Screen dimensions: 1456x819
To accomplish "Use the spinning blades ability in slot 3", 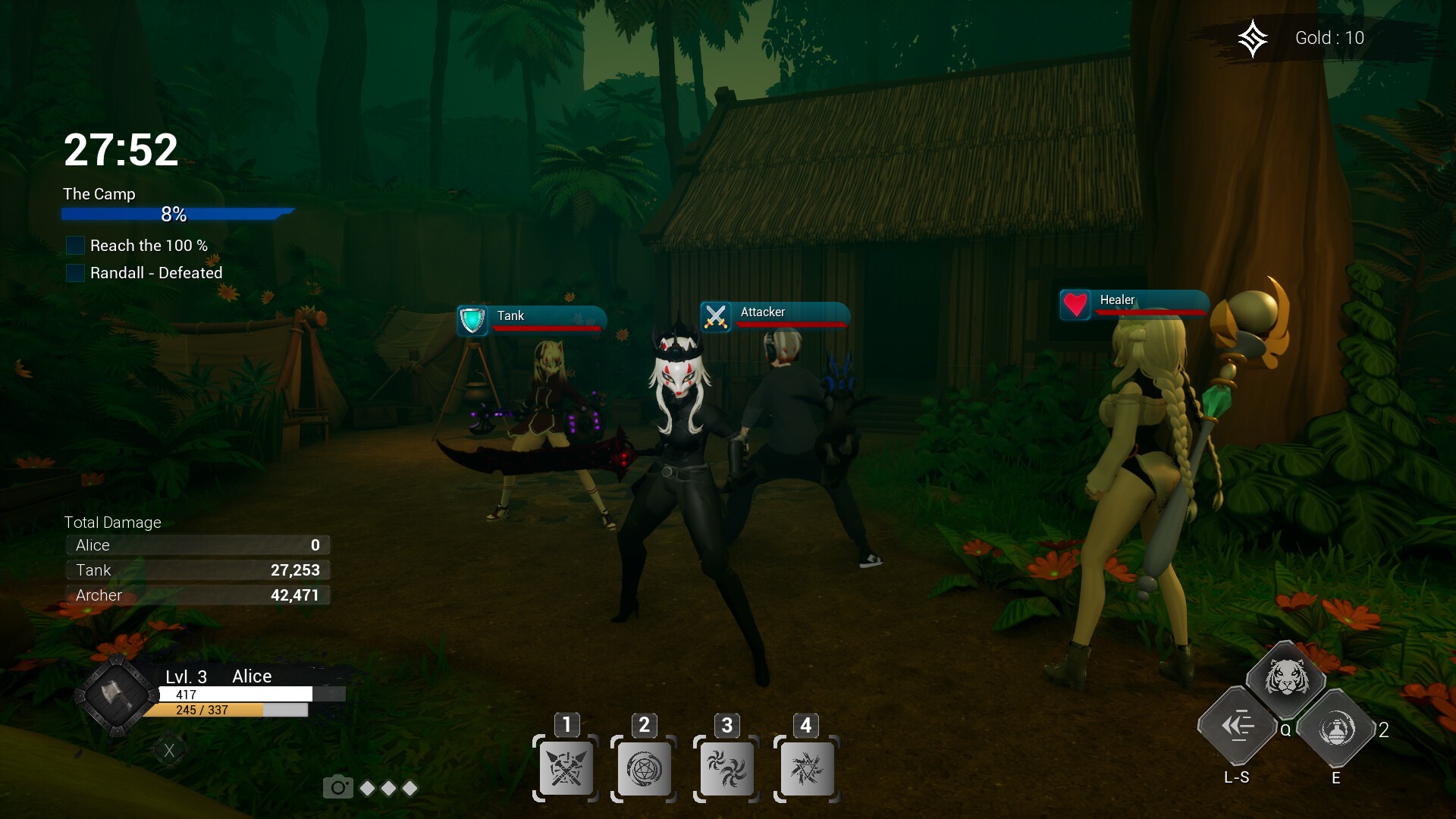I will coord(726,768).
